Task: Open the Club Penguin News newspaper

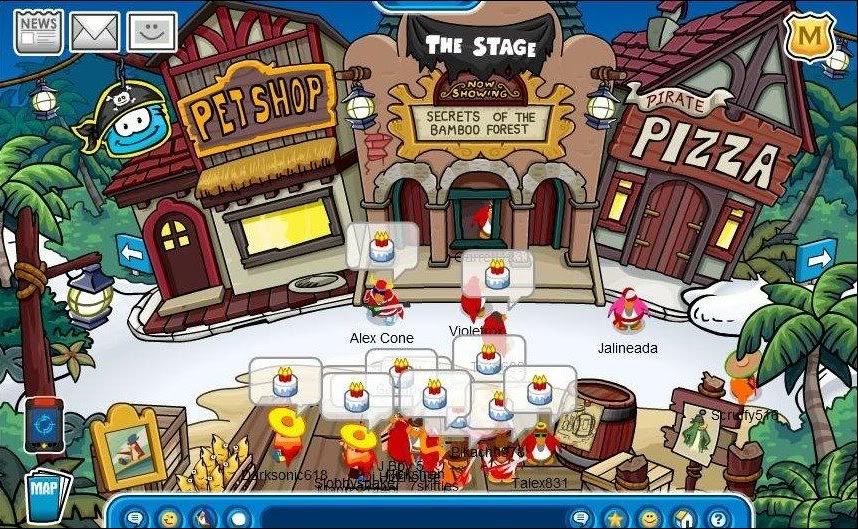Action: 38,32
